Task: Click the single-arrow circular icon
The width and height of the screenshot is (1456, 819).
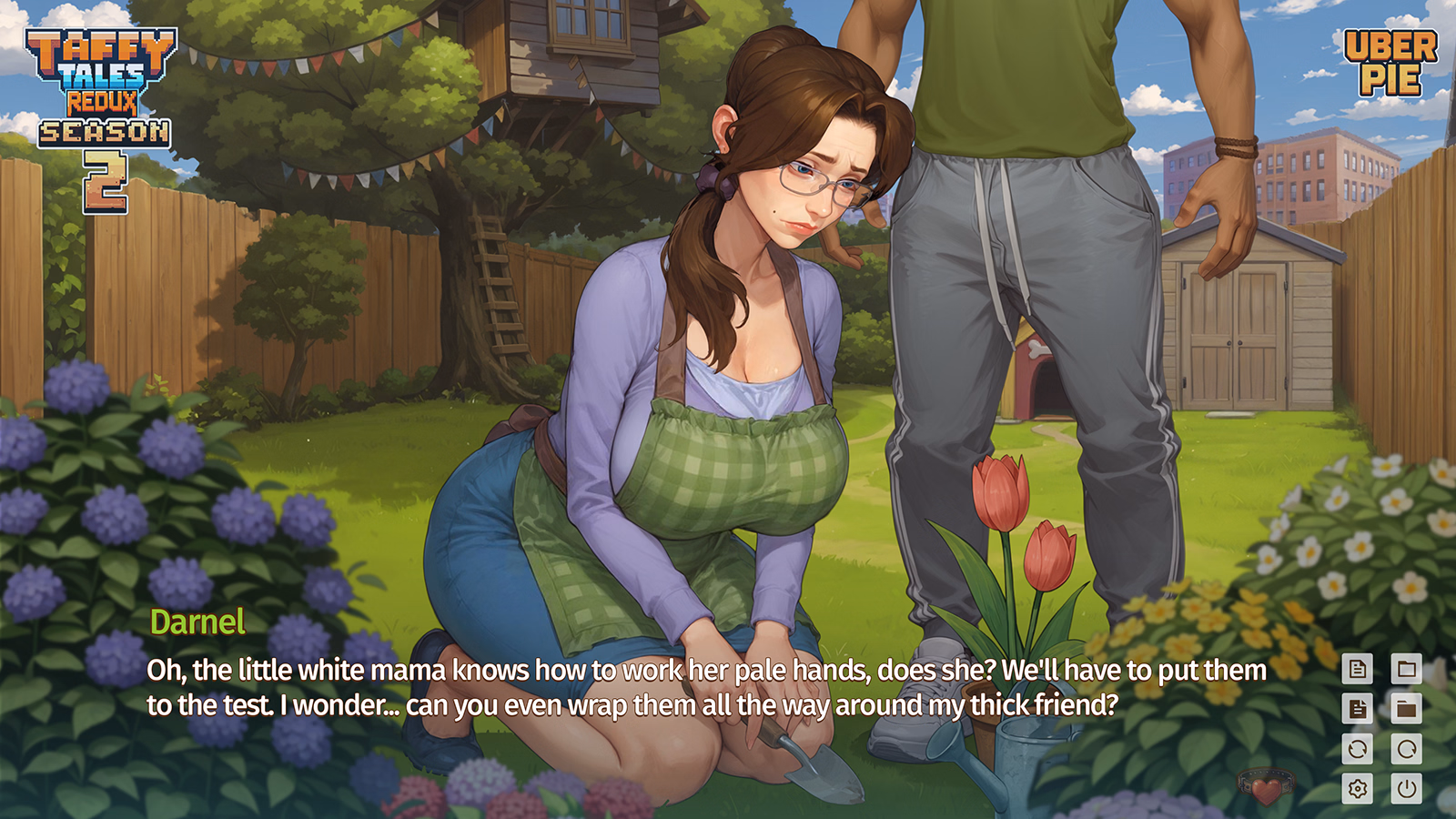Action: pos(1406,749)
